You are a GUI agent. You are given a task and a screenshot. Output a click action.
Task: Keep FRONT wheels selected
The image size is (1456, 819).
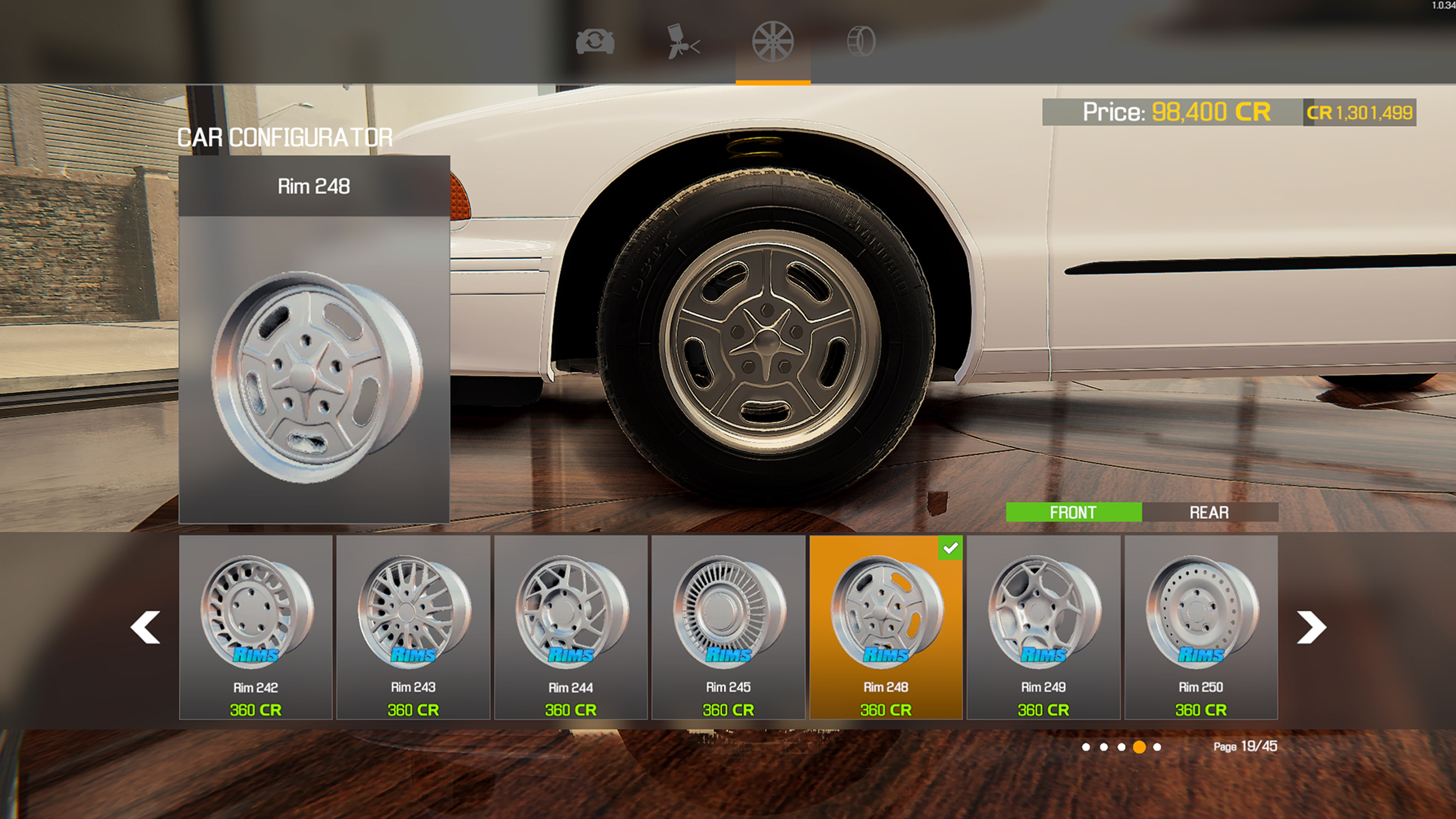tap(1072, 512)
